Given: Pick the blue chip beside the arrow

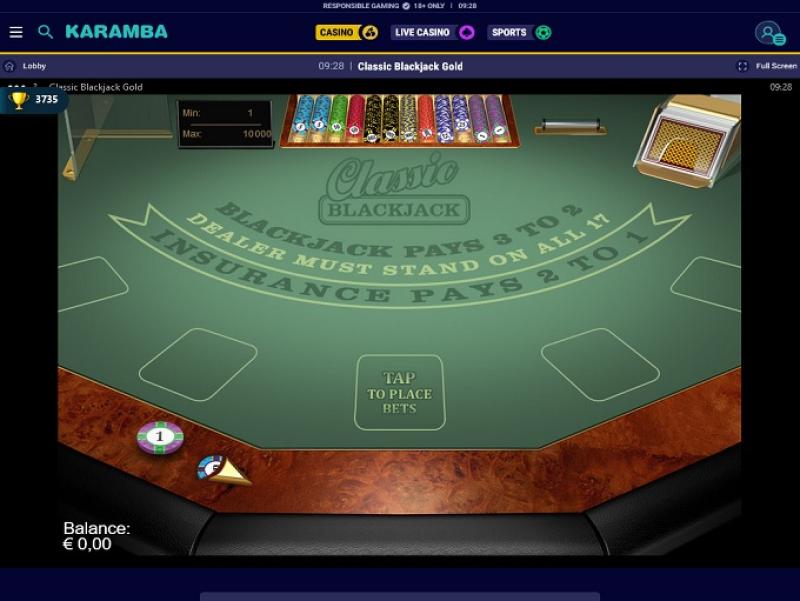Looking at the screenshot, I should [211, 466].
